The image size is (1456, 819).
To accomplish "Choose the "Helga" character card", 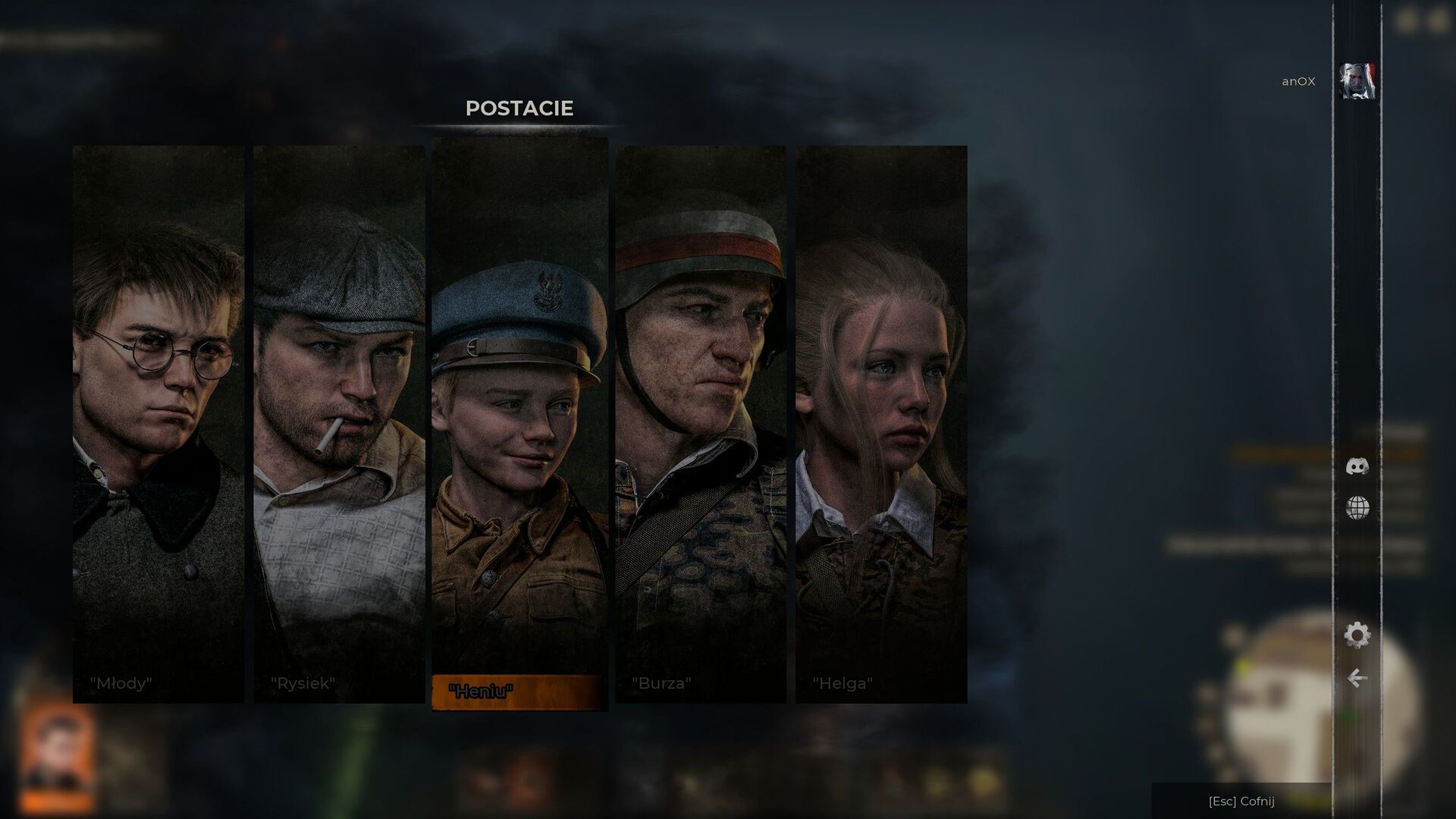I will [881, 425].
